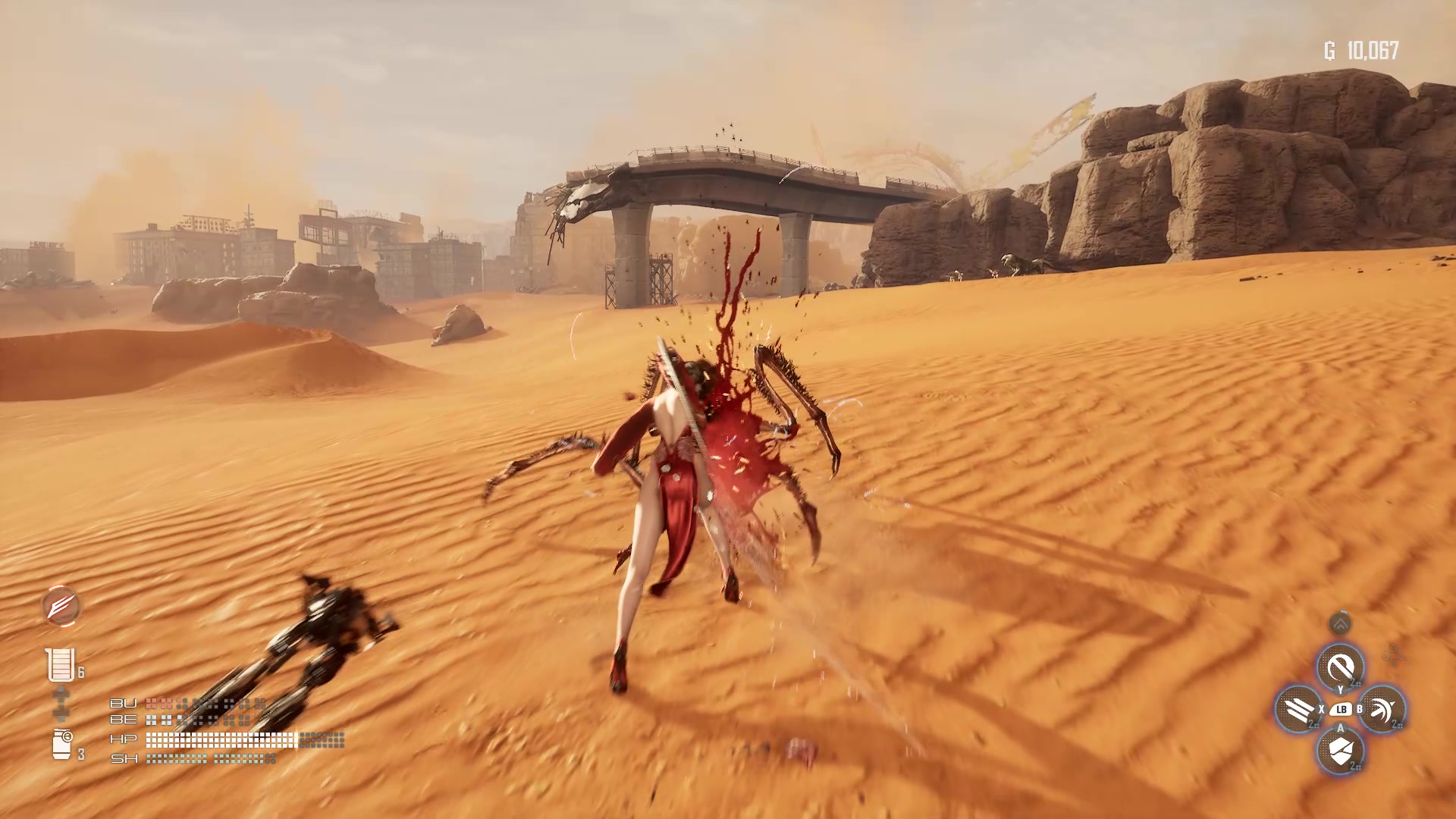Activate the Y crescent-slash beta skill icon

[1341, 667]
